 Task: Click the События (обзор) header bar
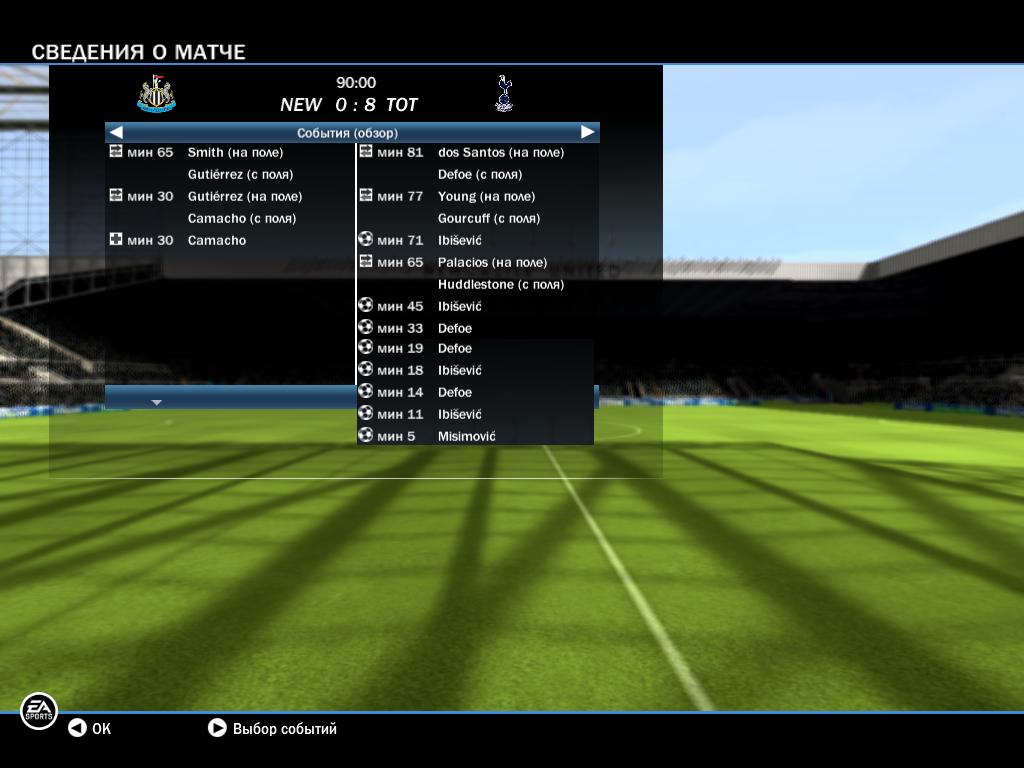point(348,132)
